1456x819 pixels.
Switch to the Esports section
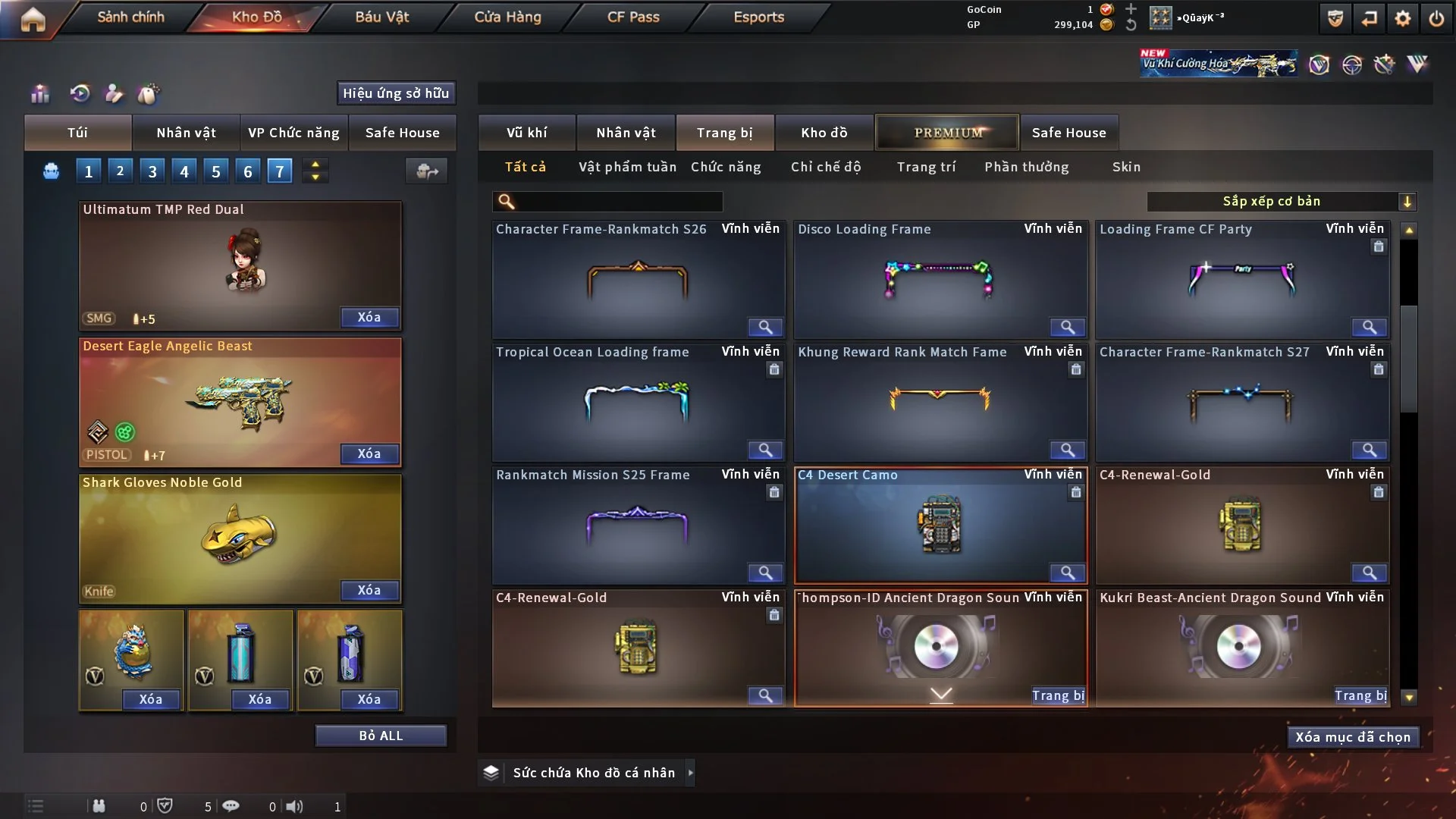[x=758, y=17]
